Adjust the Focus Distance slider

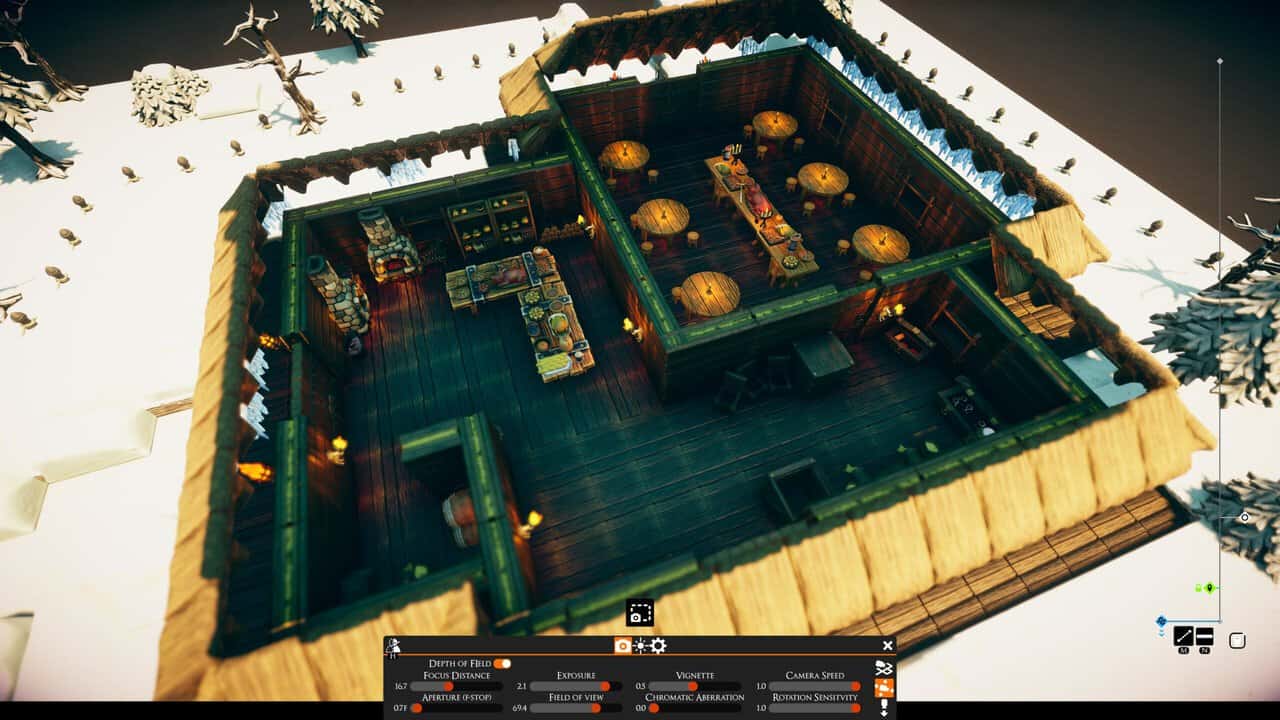click(448, 685)
